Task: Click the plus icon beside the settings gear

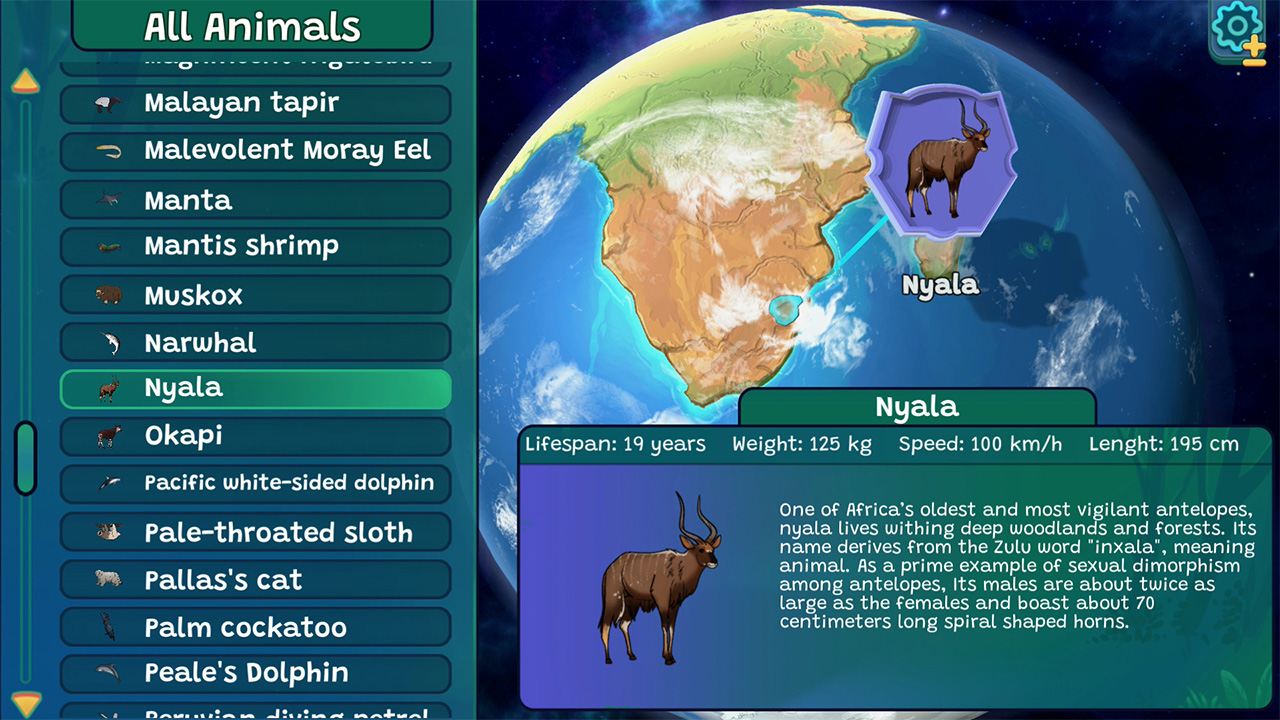Action: tap(1255, 44)
